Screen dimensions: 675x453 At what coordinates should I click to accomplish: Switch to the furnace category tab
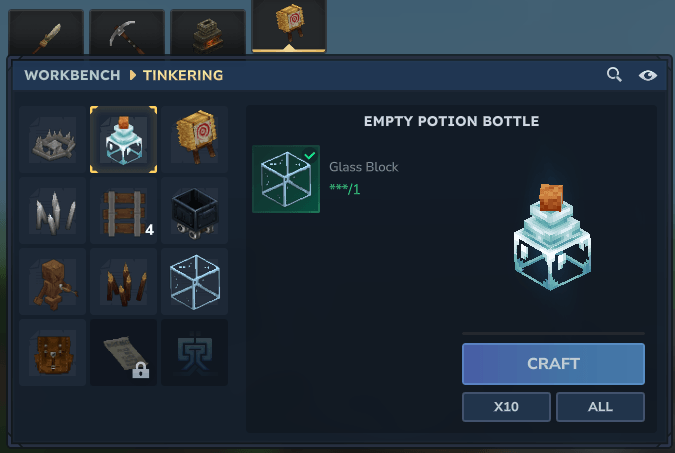coord(207,33)
